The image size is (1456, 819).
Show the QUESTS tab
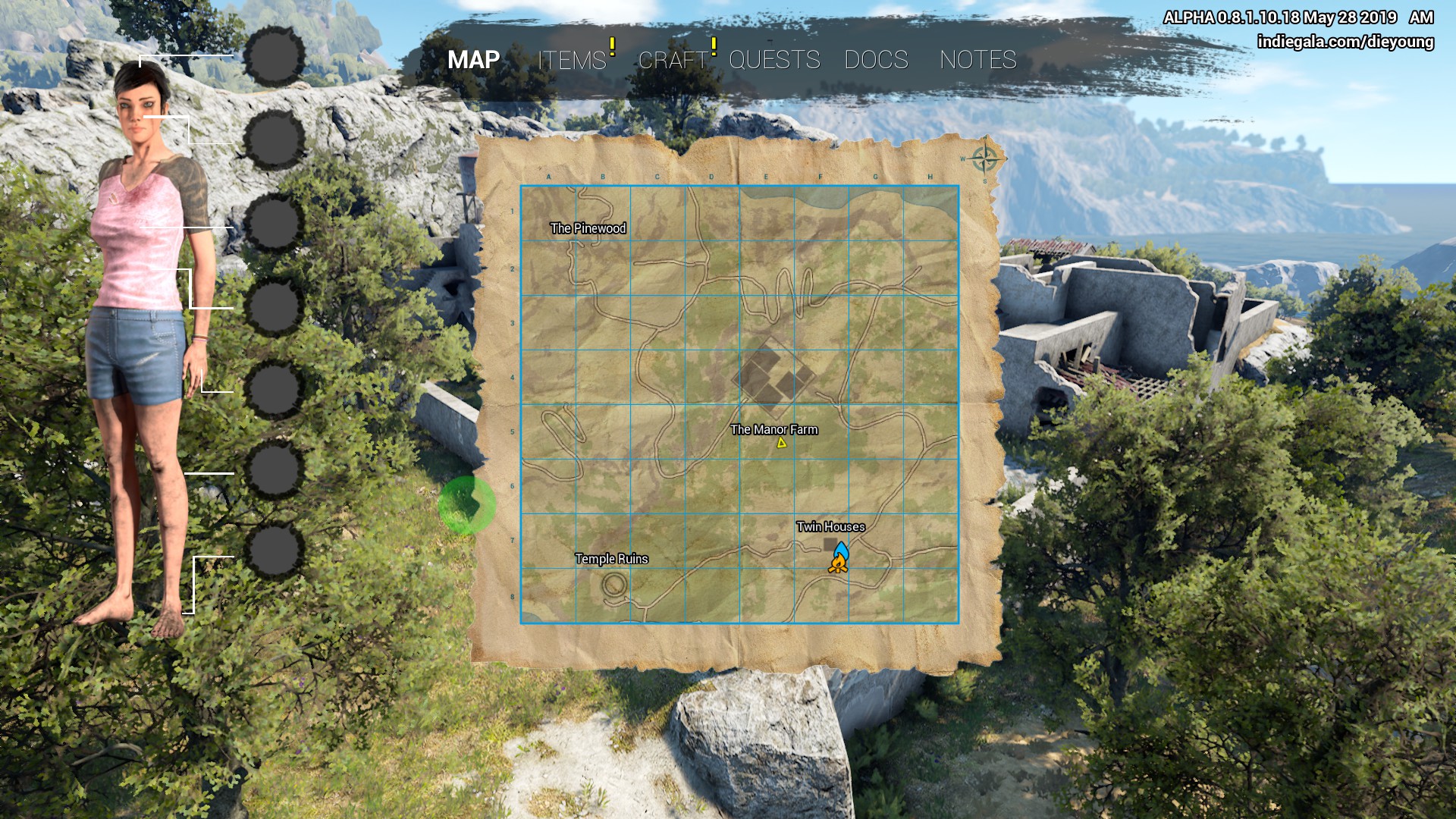[774, 60]
